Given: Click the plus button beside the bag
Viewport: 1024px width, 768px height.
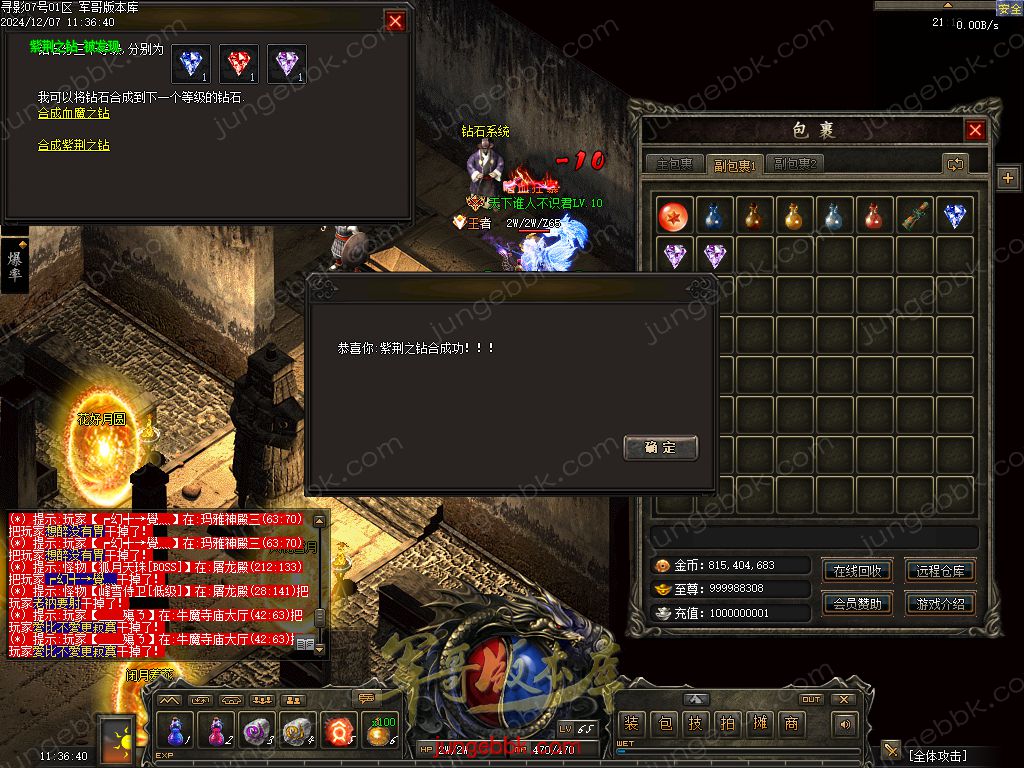Looking at the screenshot, I should pos(1007,178).
